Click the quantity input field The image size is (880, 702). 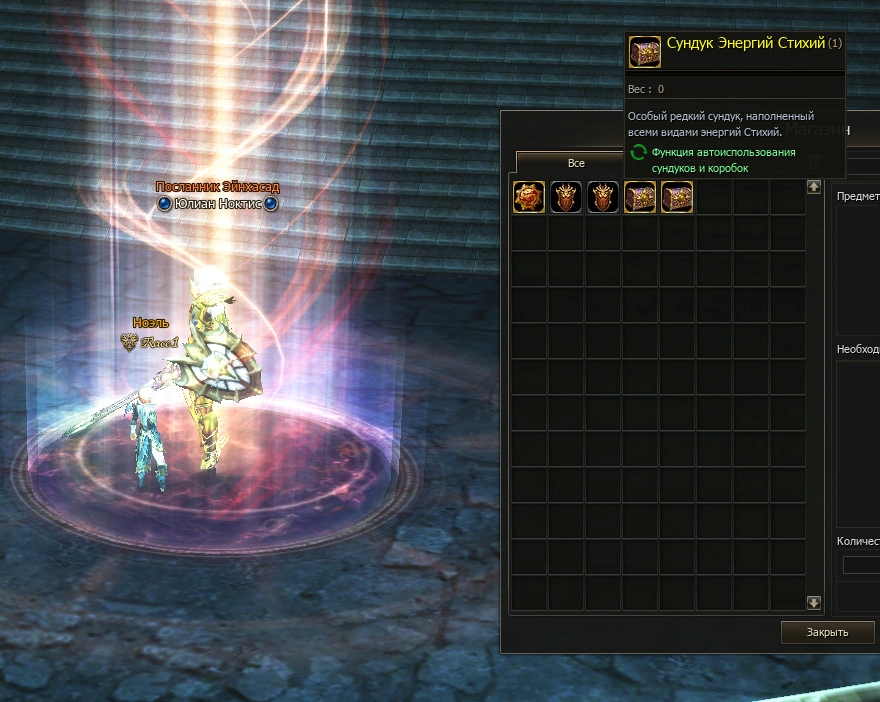862,565
